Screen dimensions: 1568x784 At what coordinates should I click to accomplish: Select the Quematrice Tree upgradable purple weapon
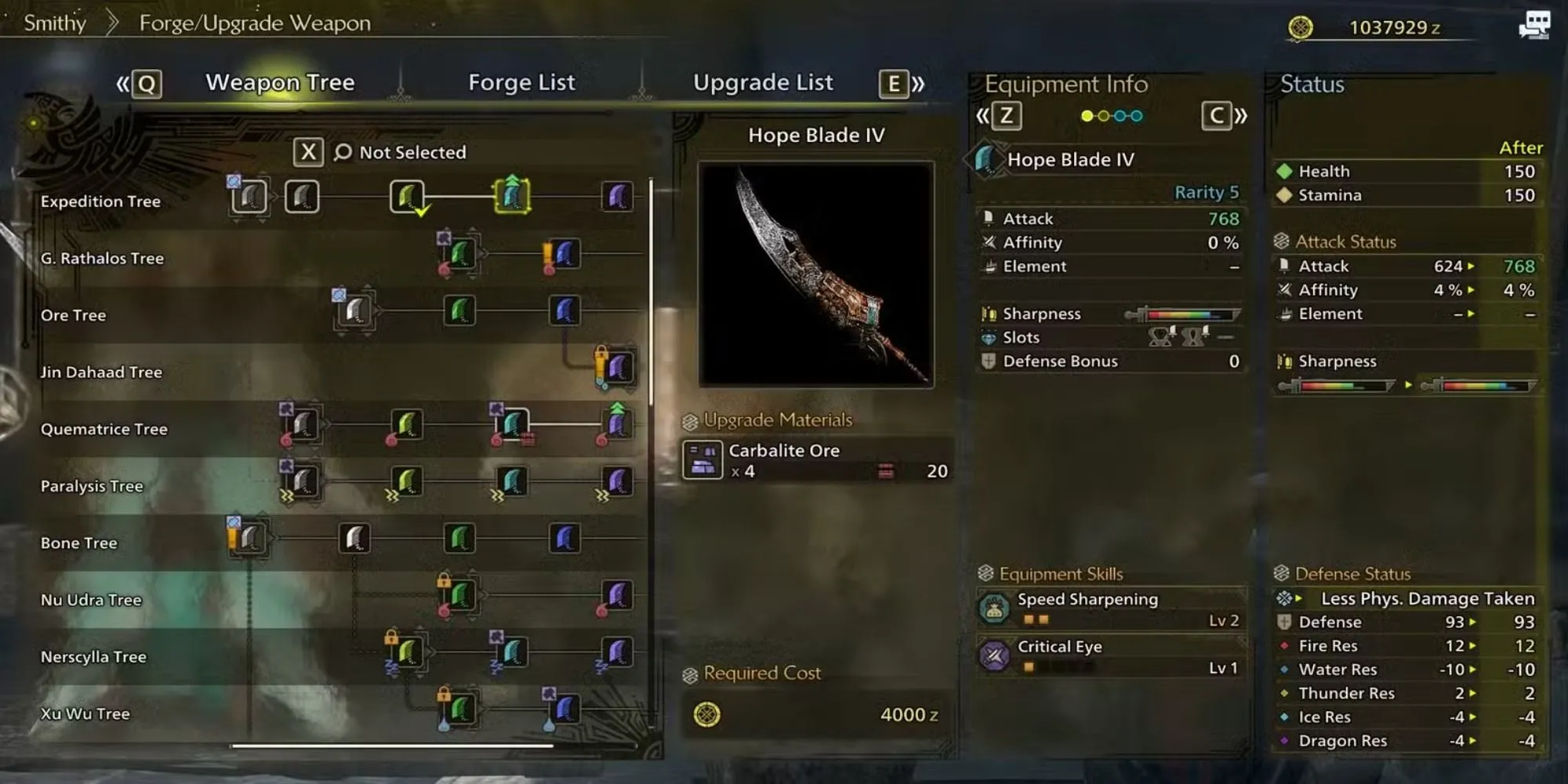617,425
